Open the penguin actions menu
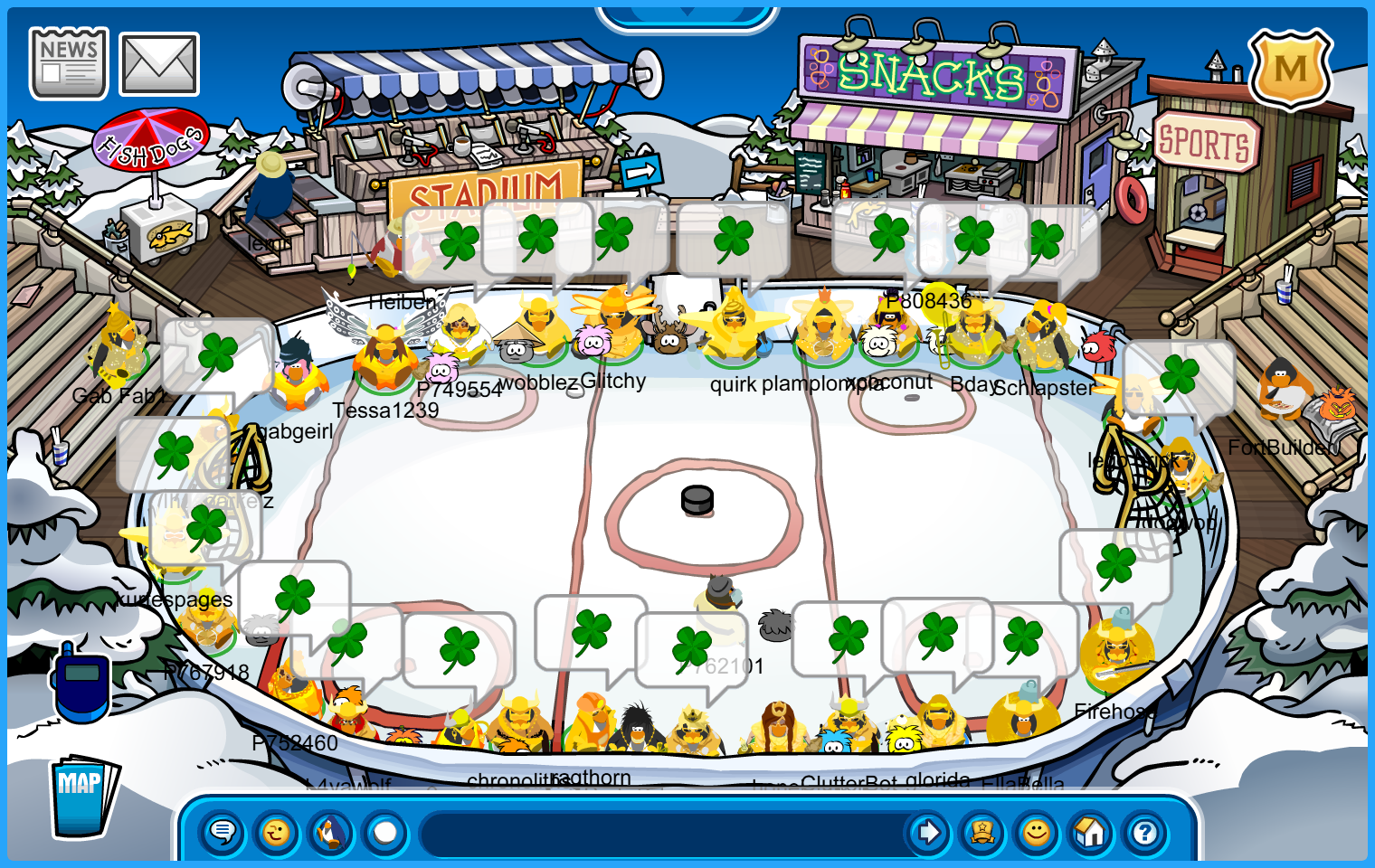Viewport: 1375px width, 868px height. (x=331, y=832)
